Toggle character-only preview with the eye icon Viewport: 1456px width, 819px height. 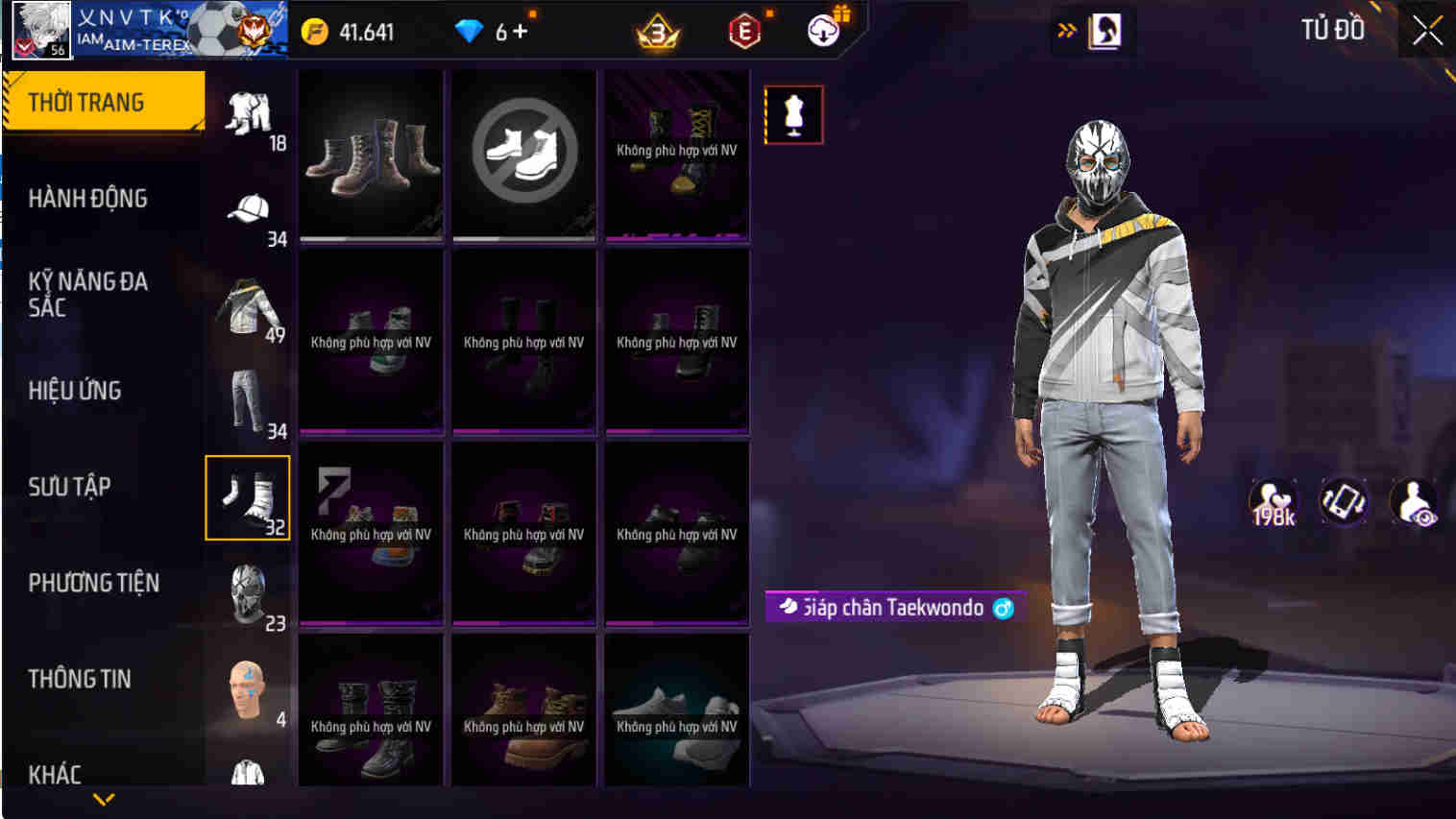click(1413, 500)
